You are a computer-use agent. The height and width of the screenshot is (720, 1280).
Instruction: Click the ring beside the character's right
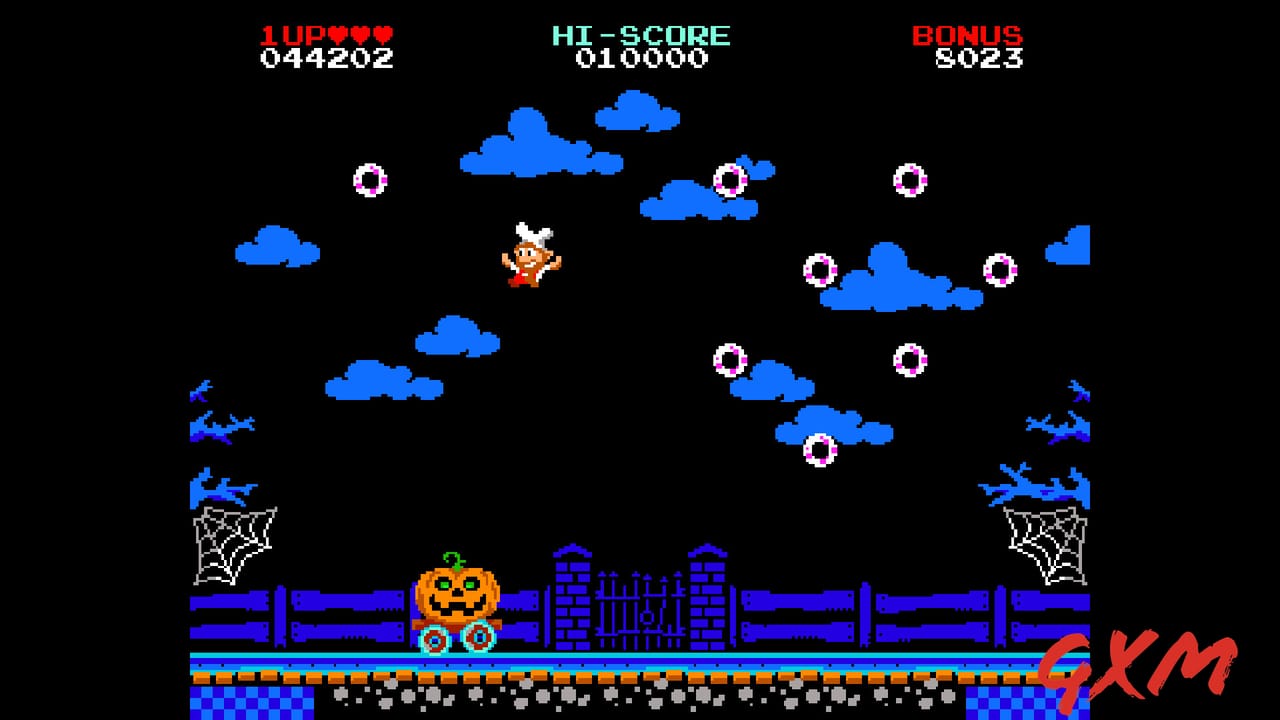coord(820,268)
